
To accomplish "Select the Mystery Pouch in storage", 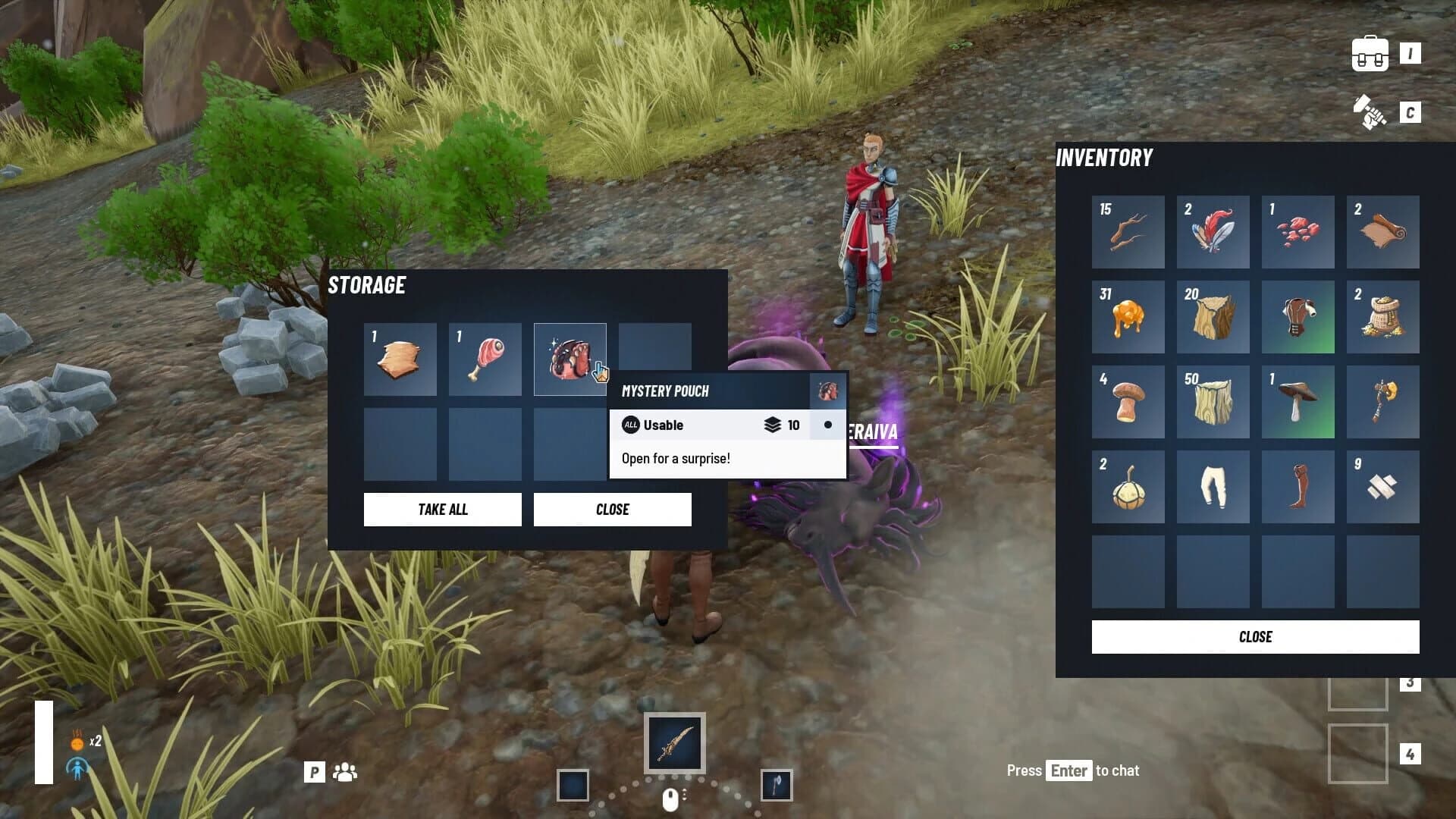I will (x=570, y=359).
